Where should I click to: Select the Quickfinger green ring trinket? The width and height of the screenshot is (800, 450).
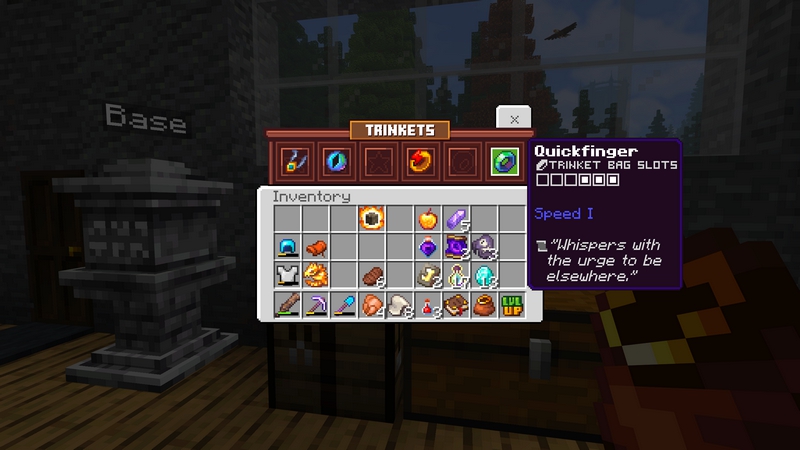point(501,160)
